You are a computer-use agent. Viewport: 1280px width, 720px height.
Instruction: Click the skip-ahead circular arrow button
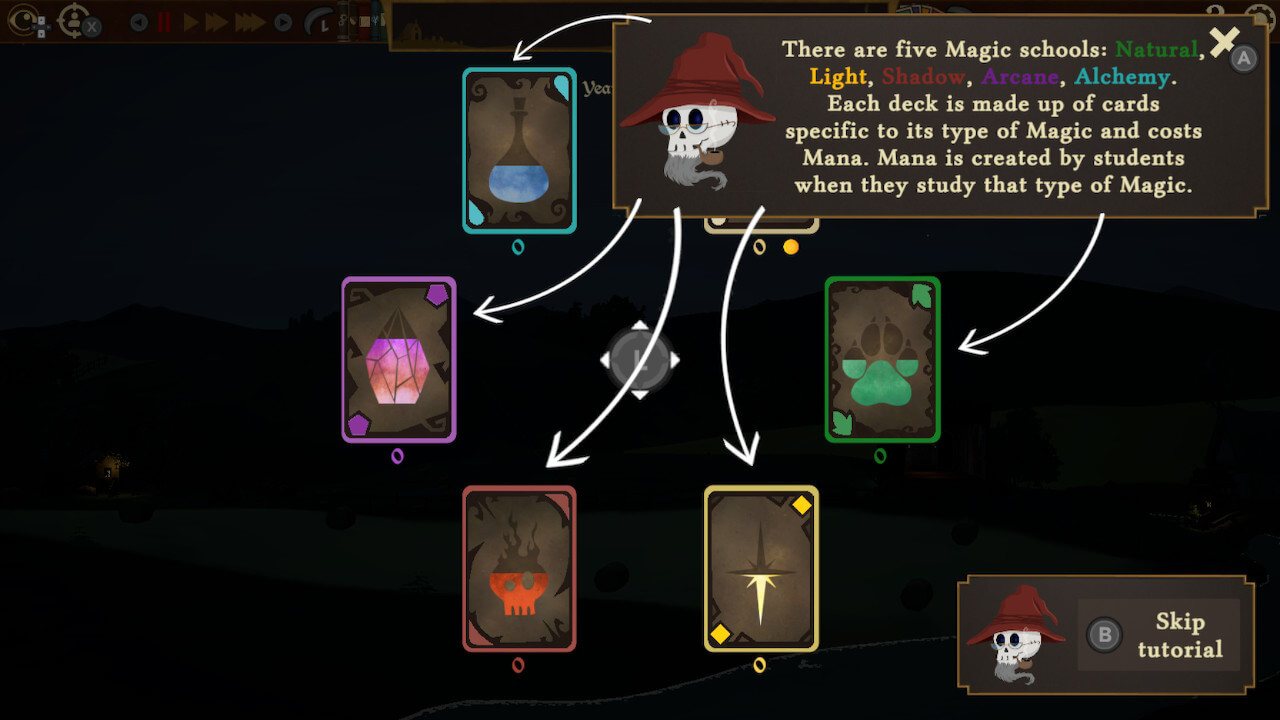(x=283, y=21)
